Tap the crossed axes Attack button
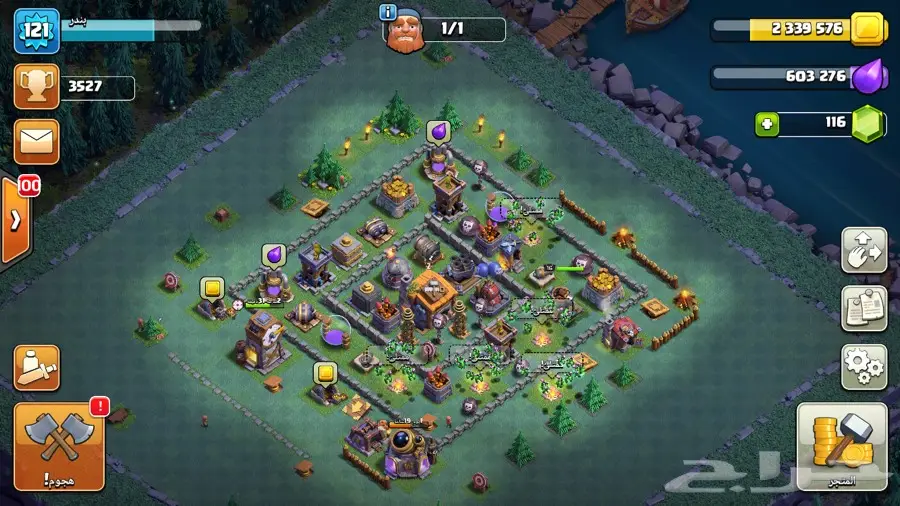This screenshot has width=900, height=506. point(58,447)
